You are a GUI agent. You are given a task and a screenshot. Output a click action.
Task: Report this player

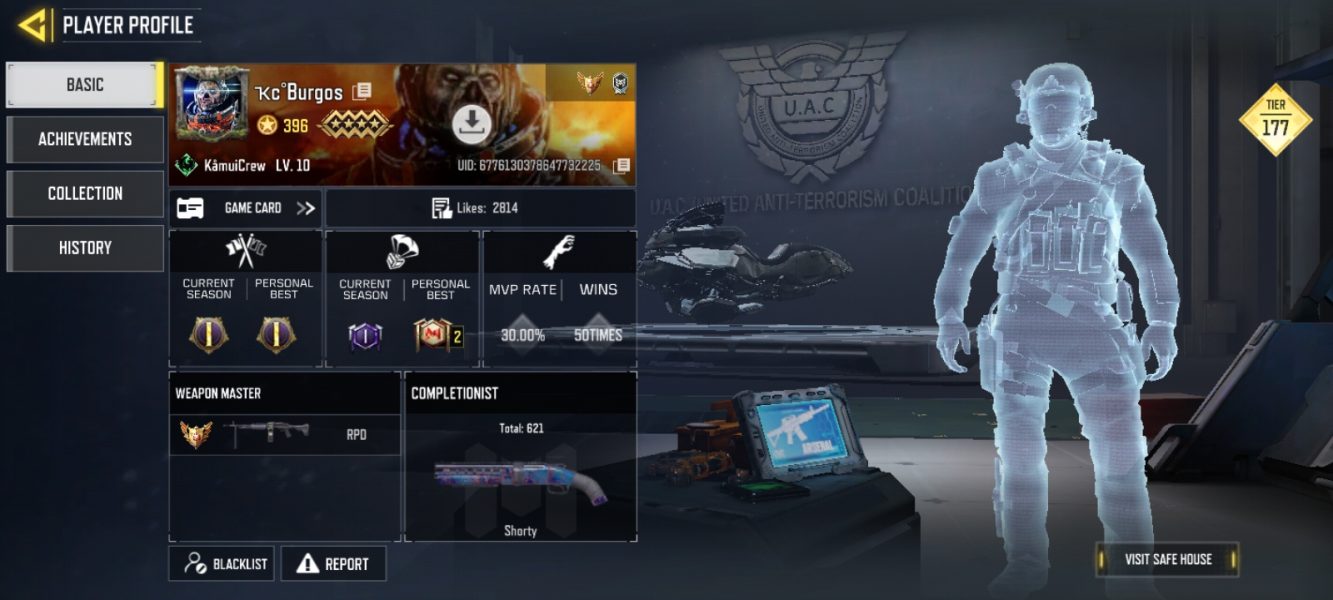coord(333,564)
